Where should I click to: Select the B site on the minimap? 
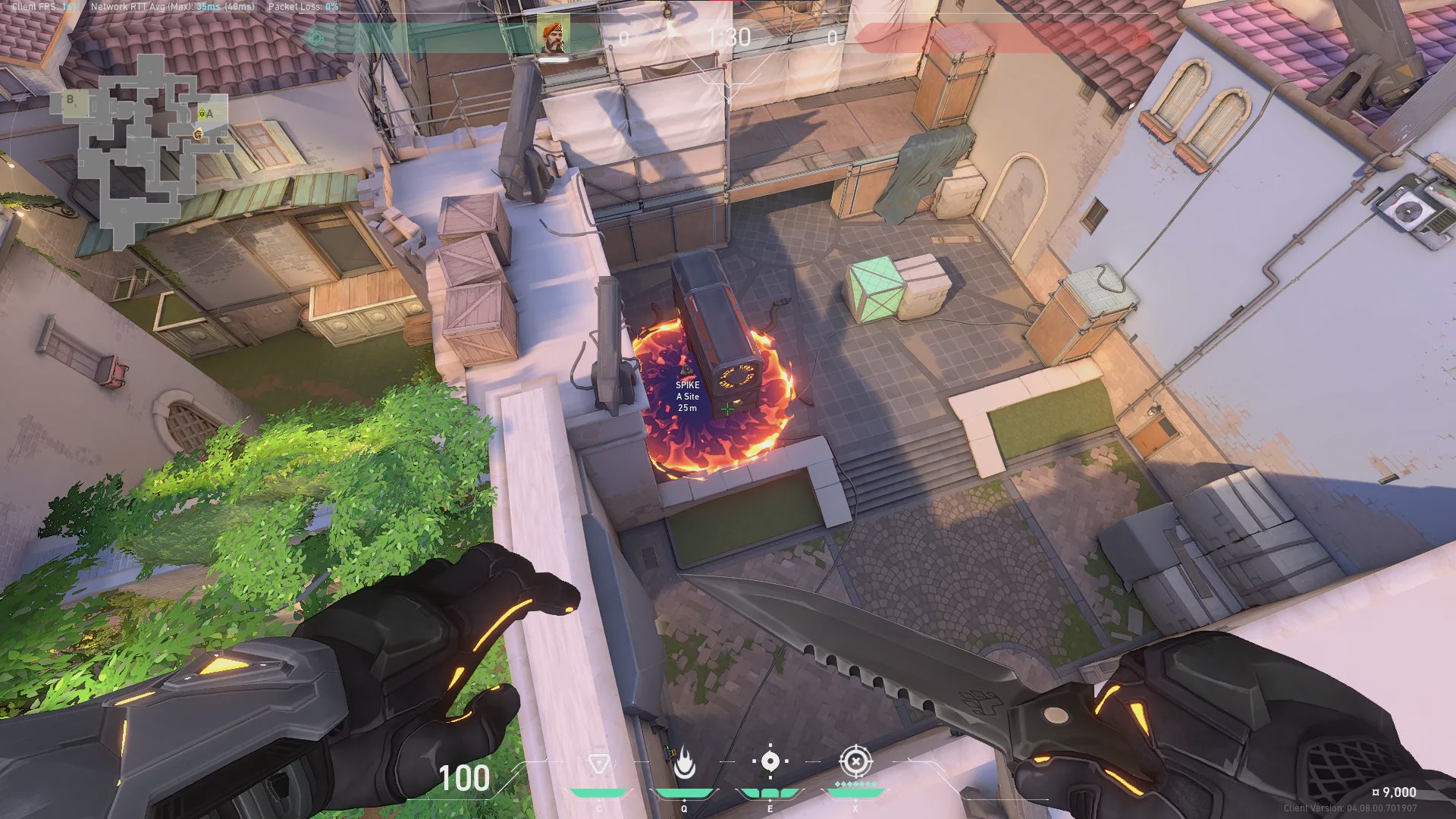[x=71, y=99]
